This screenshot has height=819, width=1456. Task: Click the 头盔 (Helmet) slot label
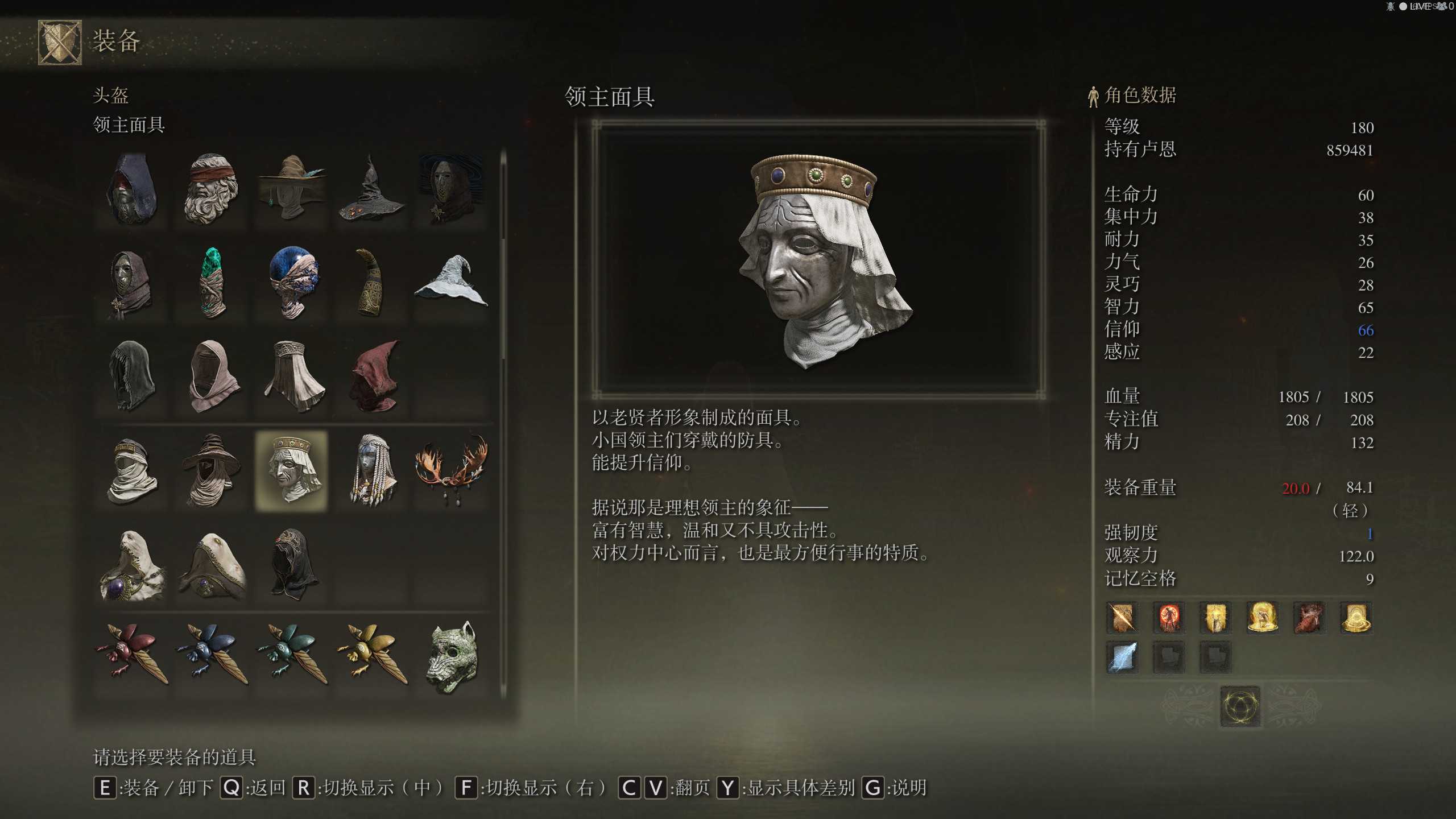(111, 97)
